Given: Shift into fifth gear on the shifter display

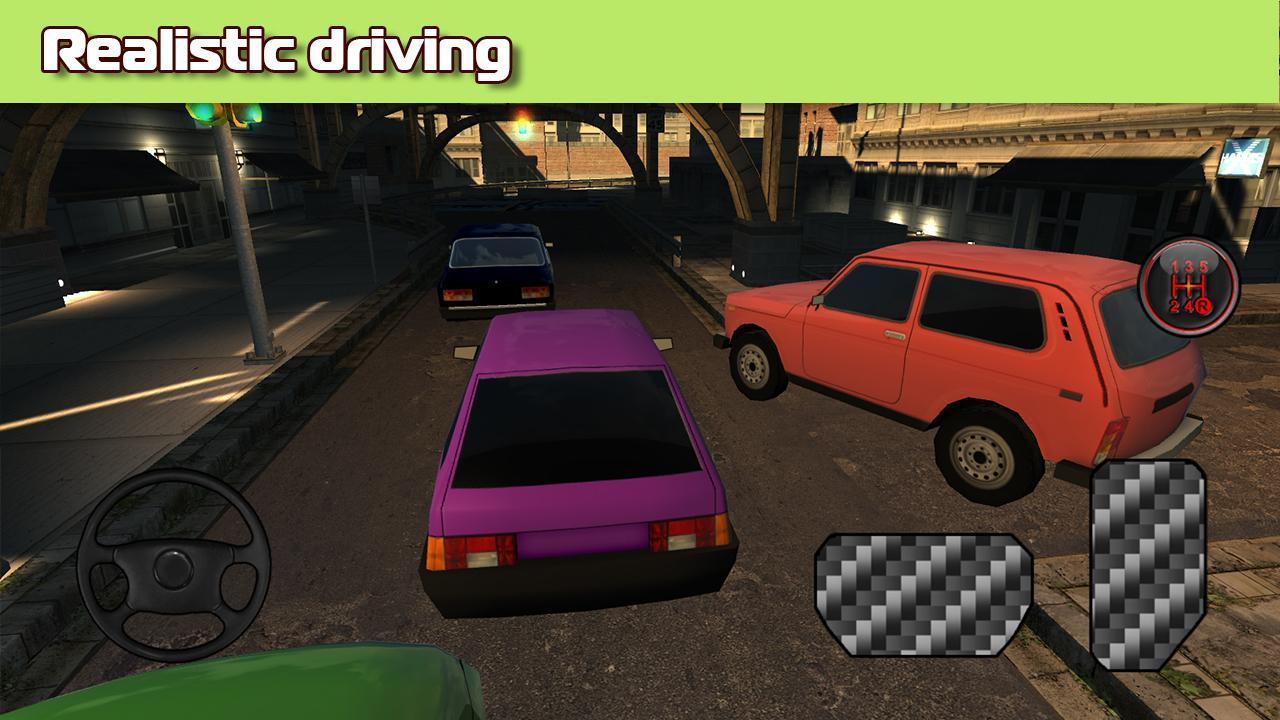Looking at the screenshot, I should pyautogui.click(x=1204, y=266).
